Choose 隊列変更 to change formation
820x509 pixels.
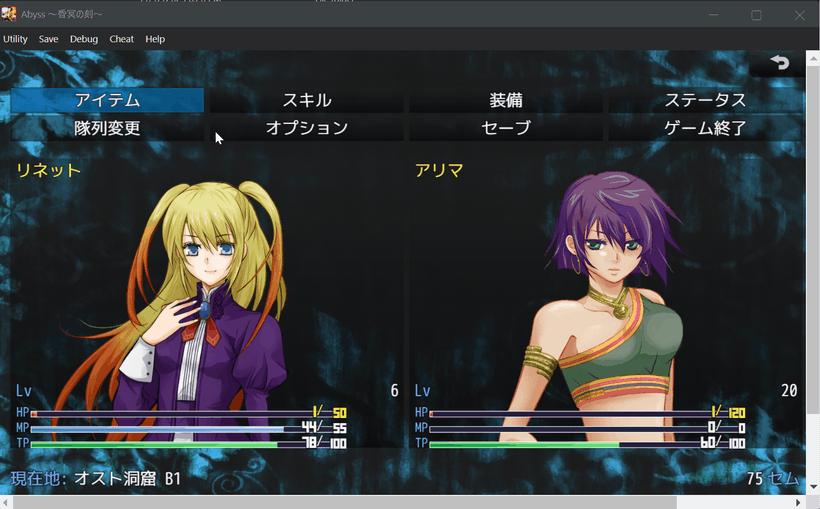pyautogui.click(x=107, y=128)
